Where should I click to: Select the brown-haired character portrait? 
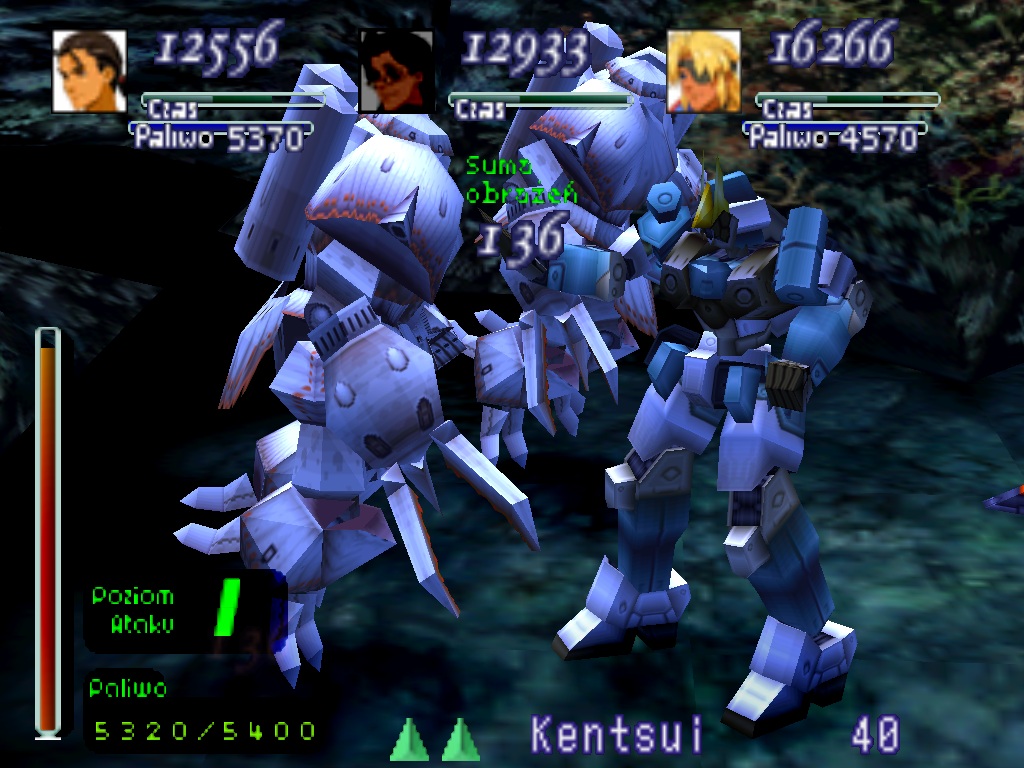click(x=89, y=70)
